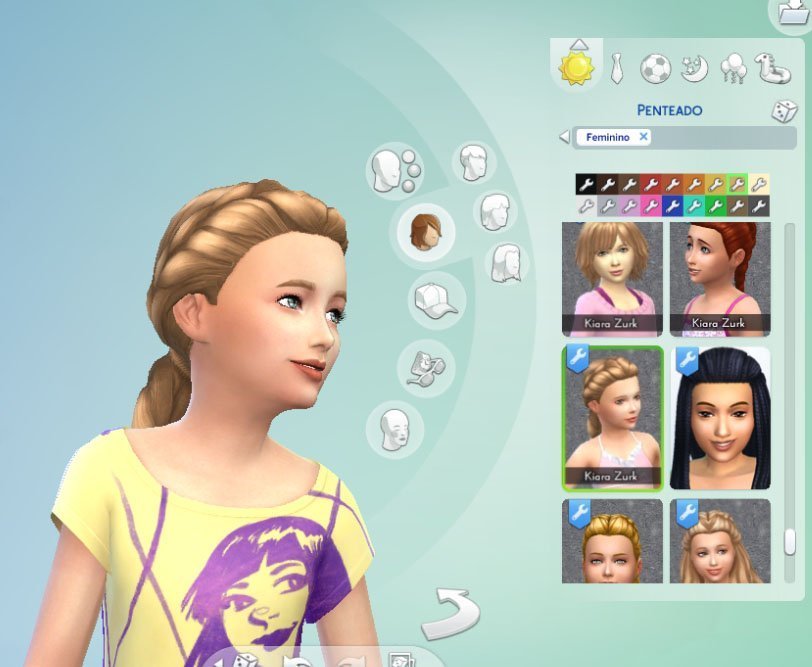This screenshot has height=667, width=812.
Task: Choose the red ponytail hair thumbnail
Action: (x=720, y=277)
